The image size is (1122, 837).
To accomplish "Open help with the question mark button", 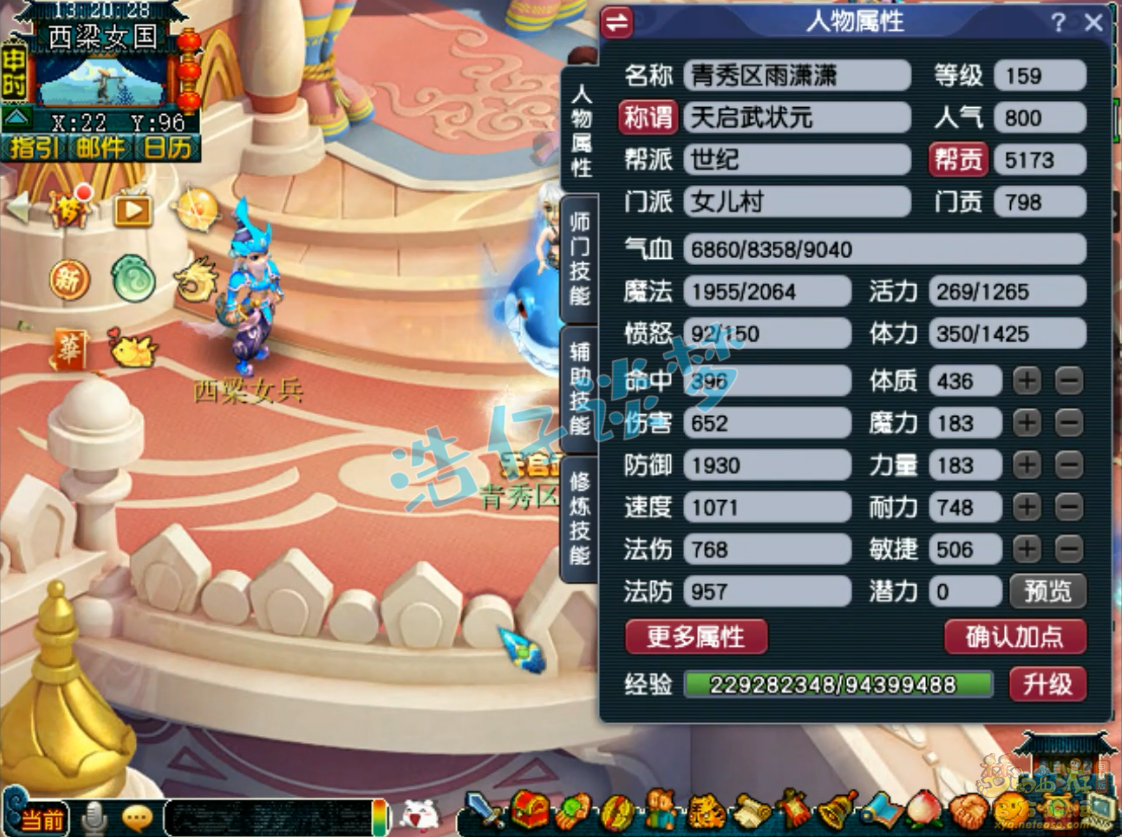I will [x=1058, y=23].
